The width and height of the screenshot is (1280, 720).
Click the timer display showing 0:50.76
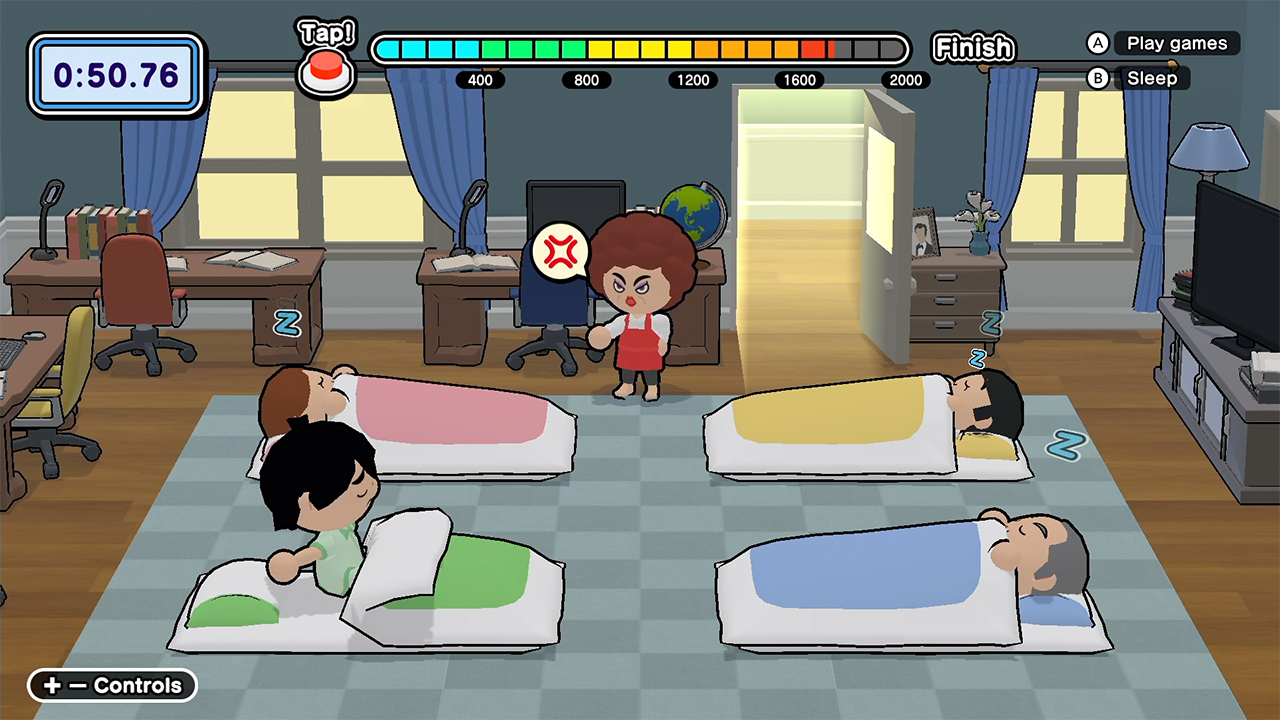(115, 73)
